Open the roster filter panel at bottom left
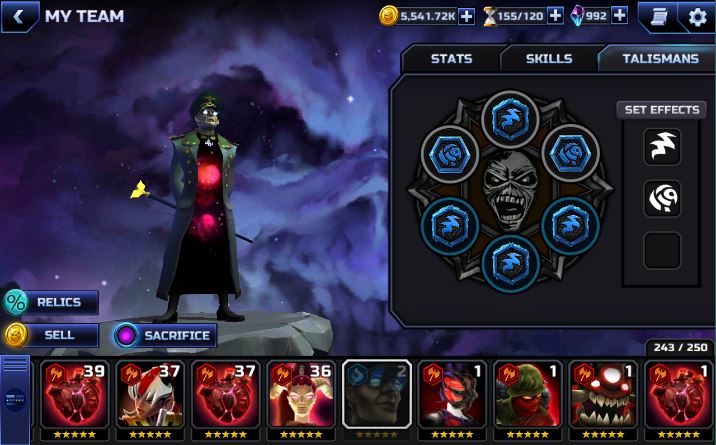The image size is (716, 445). 15,398
